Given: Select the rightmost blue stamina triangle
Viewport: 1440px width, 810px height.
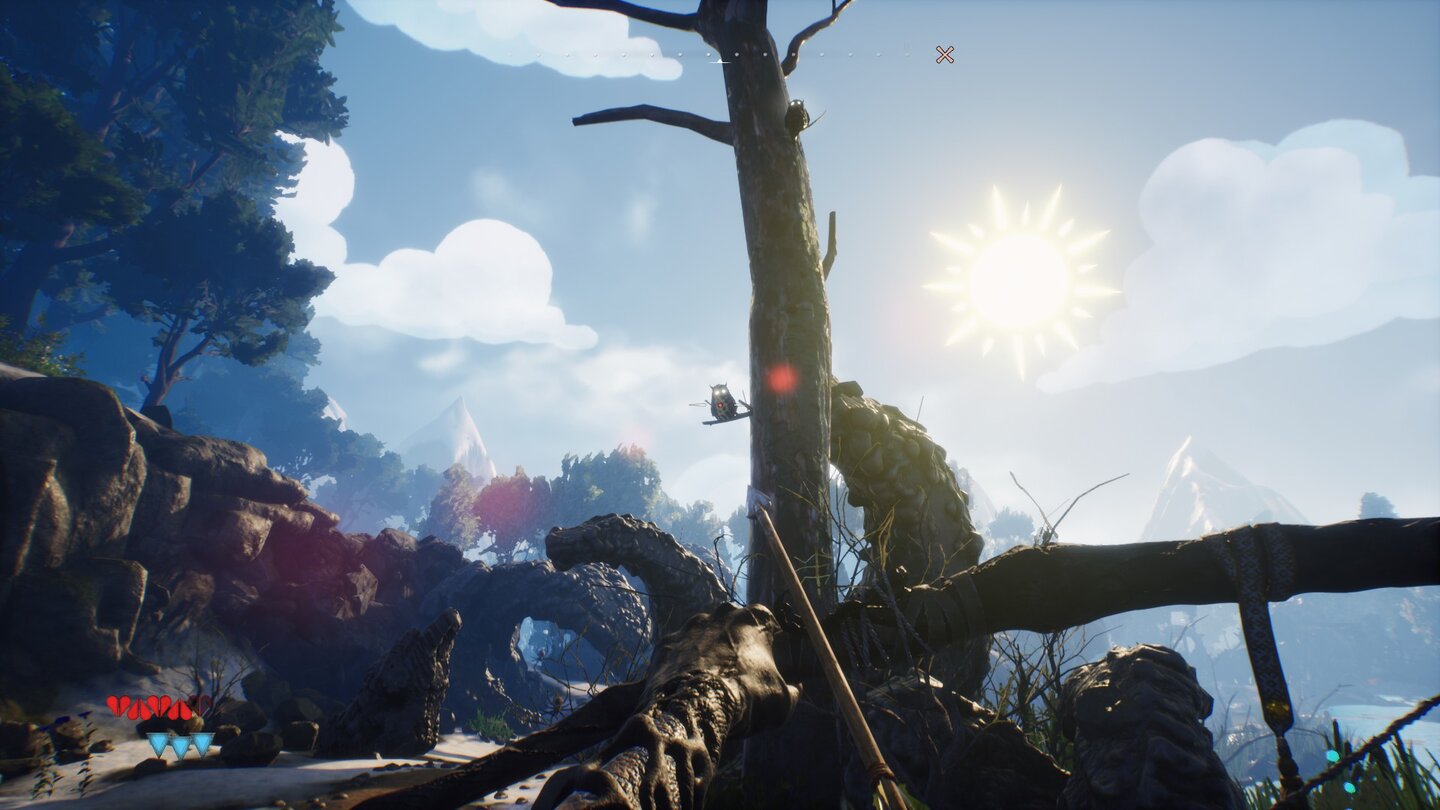Looking at the screenshot, I should click(x=202, y=744).
